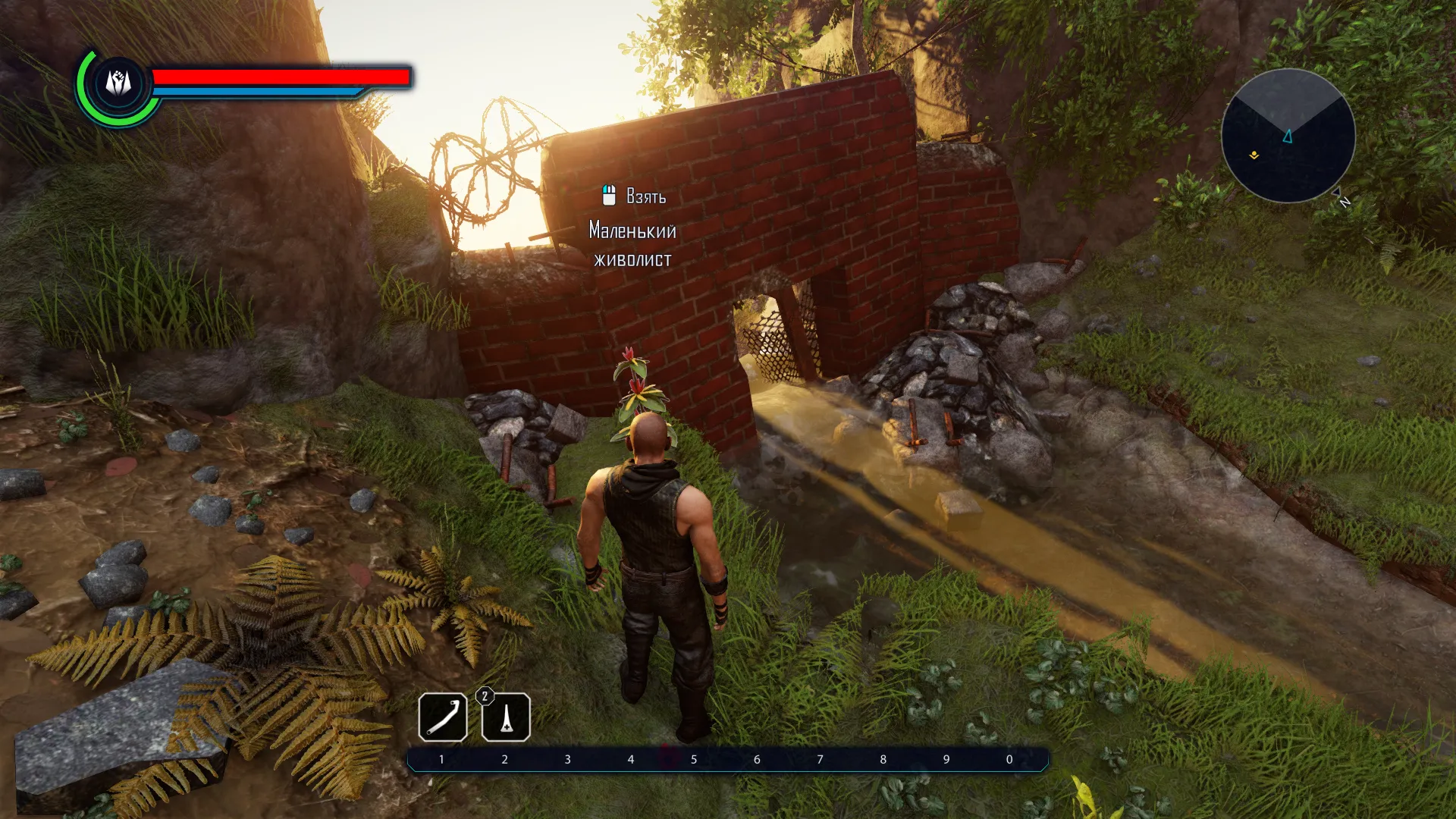Use the healing potion hotbar slot
The height and width of the screenshot is (819, 1456).
point(506,717)
